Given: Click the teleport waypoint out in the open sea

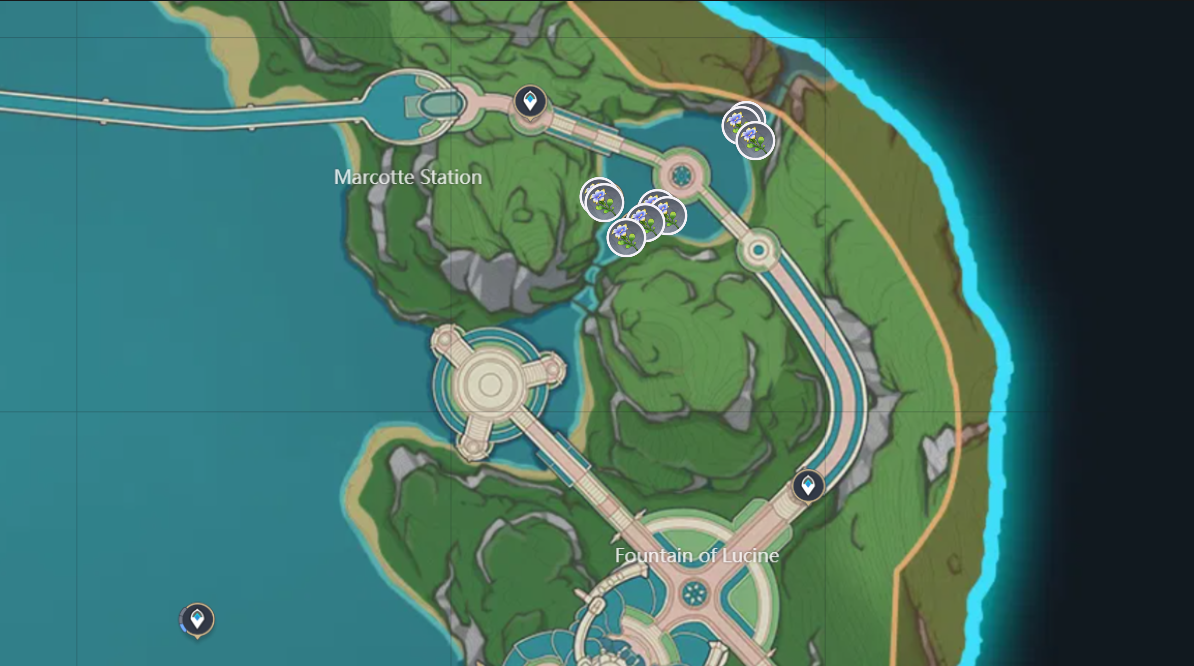Looking at the screenshot, I should coord(197,620).
